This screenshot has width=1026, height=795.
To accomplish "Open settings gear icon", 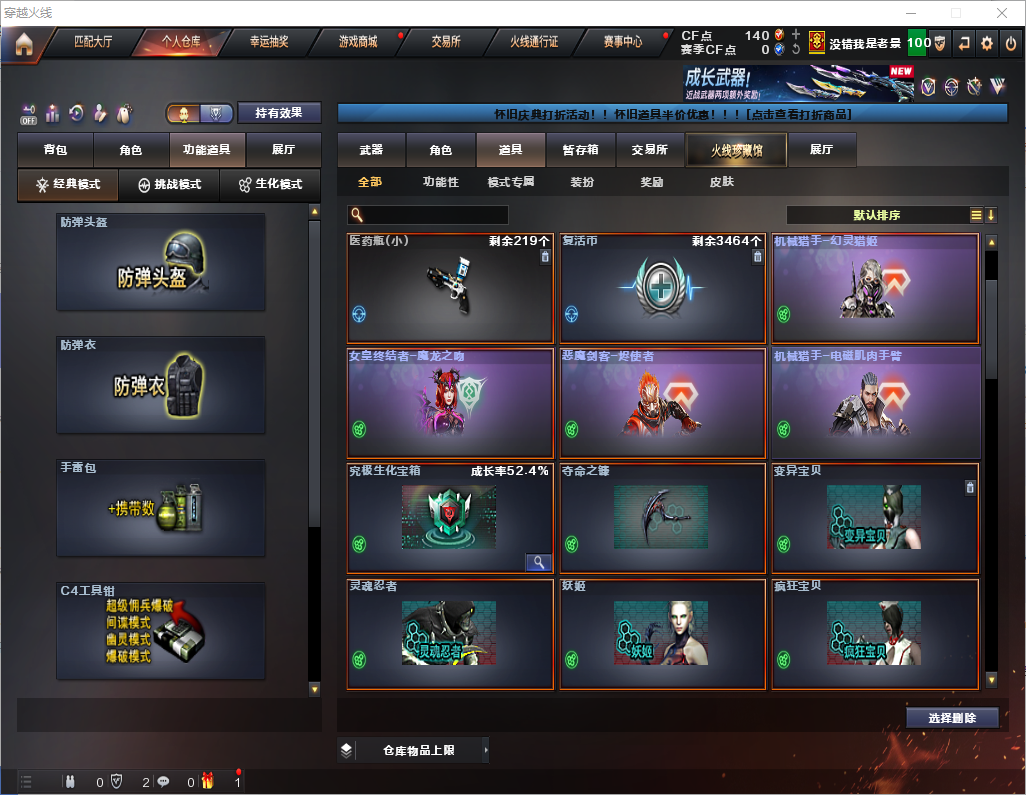I will click(x=987, y=43).
